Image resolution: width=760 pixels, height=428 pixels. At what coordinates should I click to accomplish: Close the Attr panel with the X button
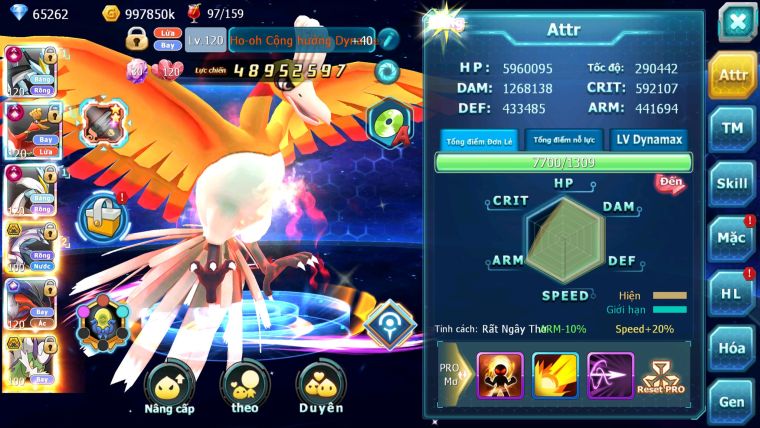(737, 22)
